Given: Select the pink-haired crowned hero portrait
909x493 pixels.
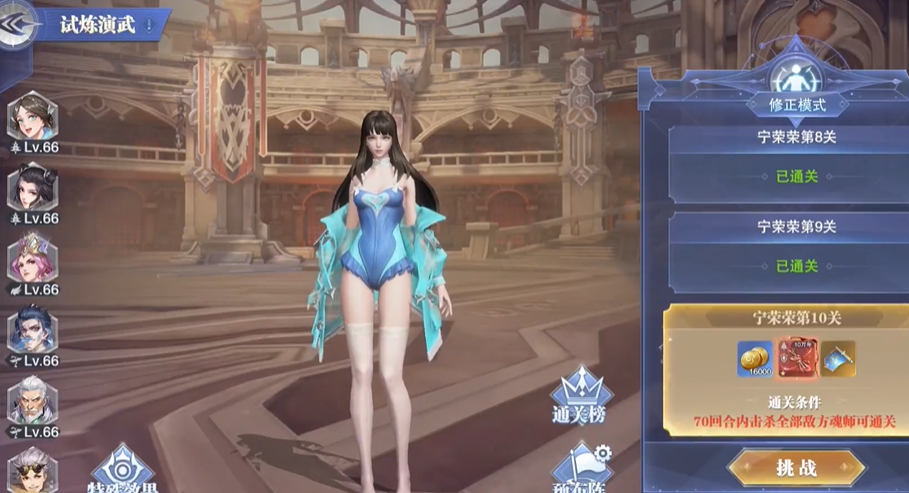Looking at the screenshot, I should click(x=32, y=260).
